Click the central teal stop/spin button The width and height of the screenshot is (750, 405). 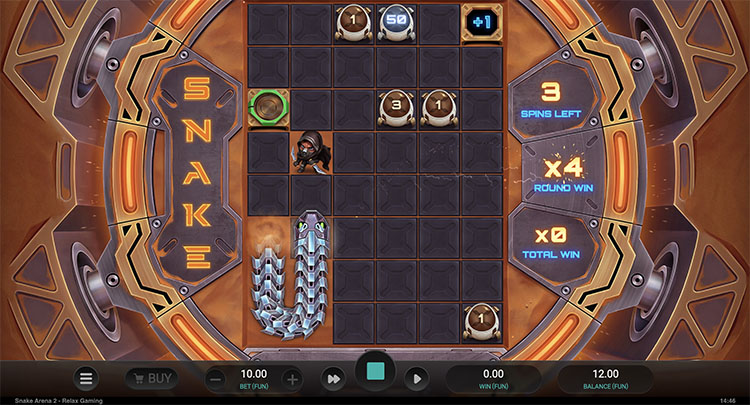[376, 372]
